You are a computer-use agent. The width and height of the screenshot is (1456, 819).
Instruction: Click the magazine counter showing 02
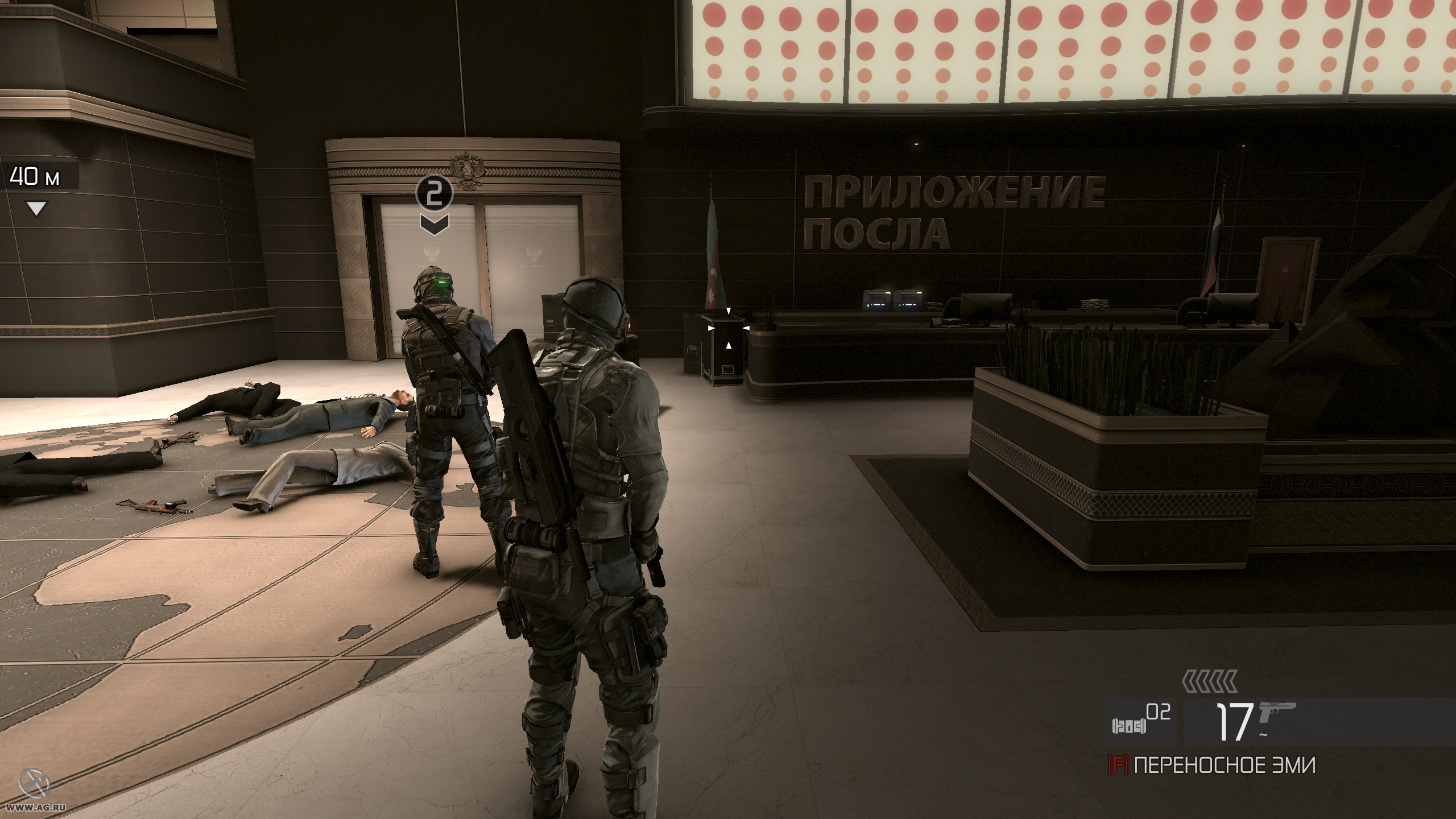[x=1157, y=711]
